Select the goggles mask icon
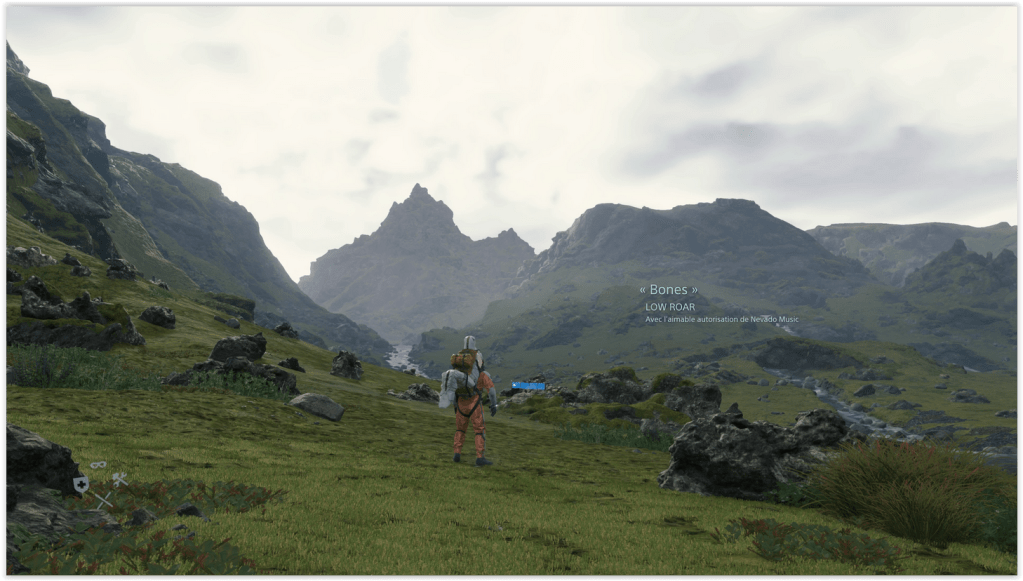The height and width of the screenshot is (581, 1023). (98, 465)
